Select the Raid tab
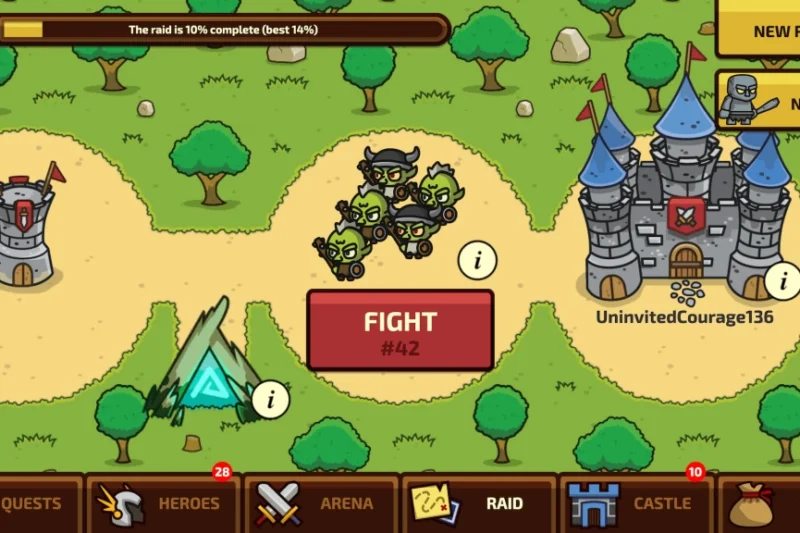 tap(480, 503)
